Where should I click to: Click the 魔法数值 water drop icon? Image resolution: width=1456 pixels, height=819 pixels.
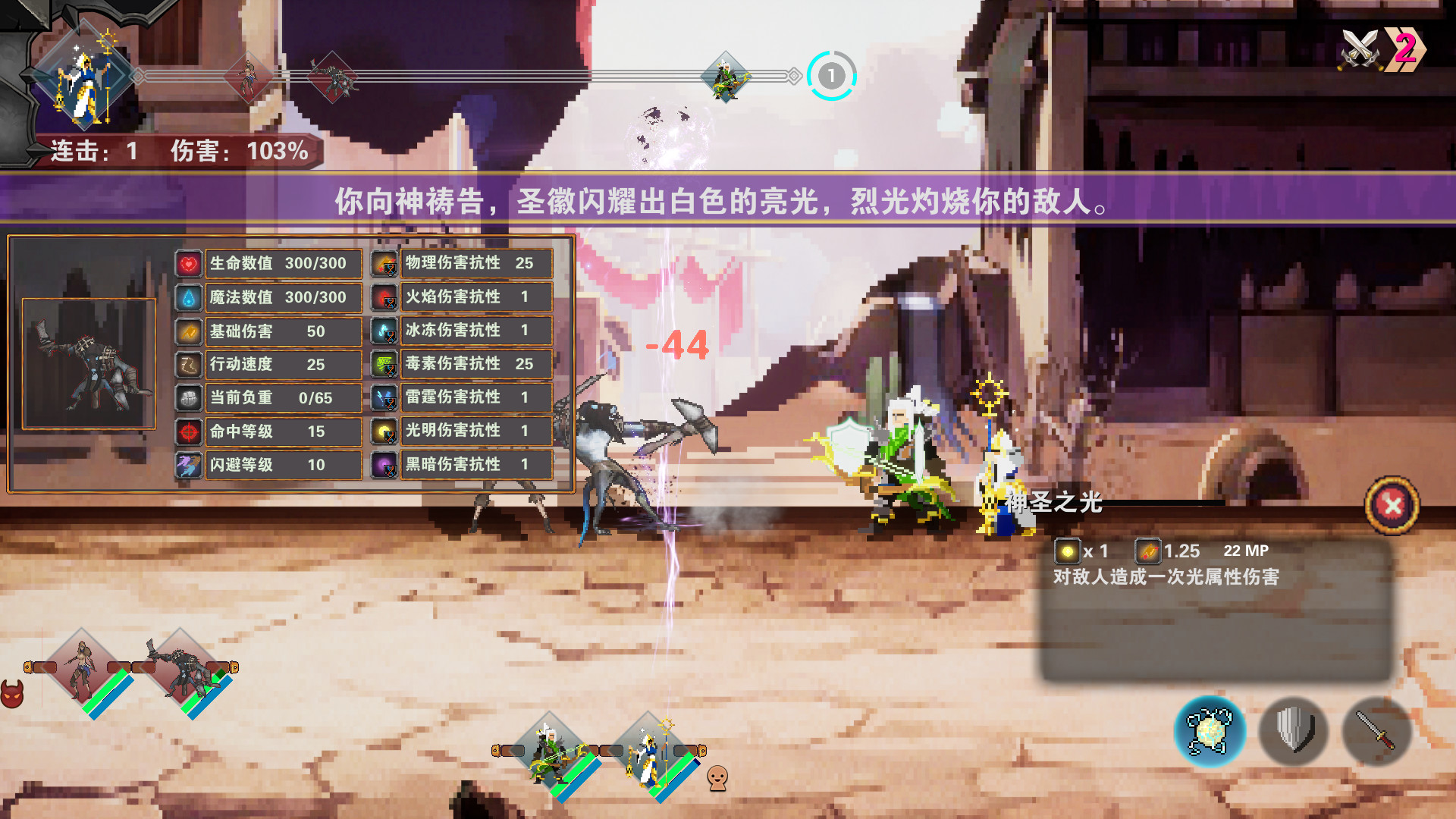(187, 297)
